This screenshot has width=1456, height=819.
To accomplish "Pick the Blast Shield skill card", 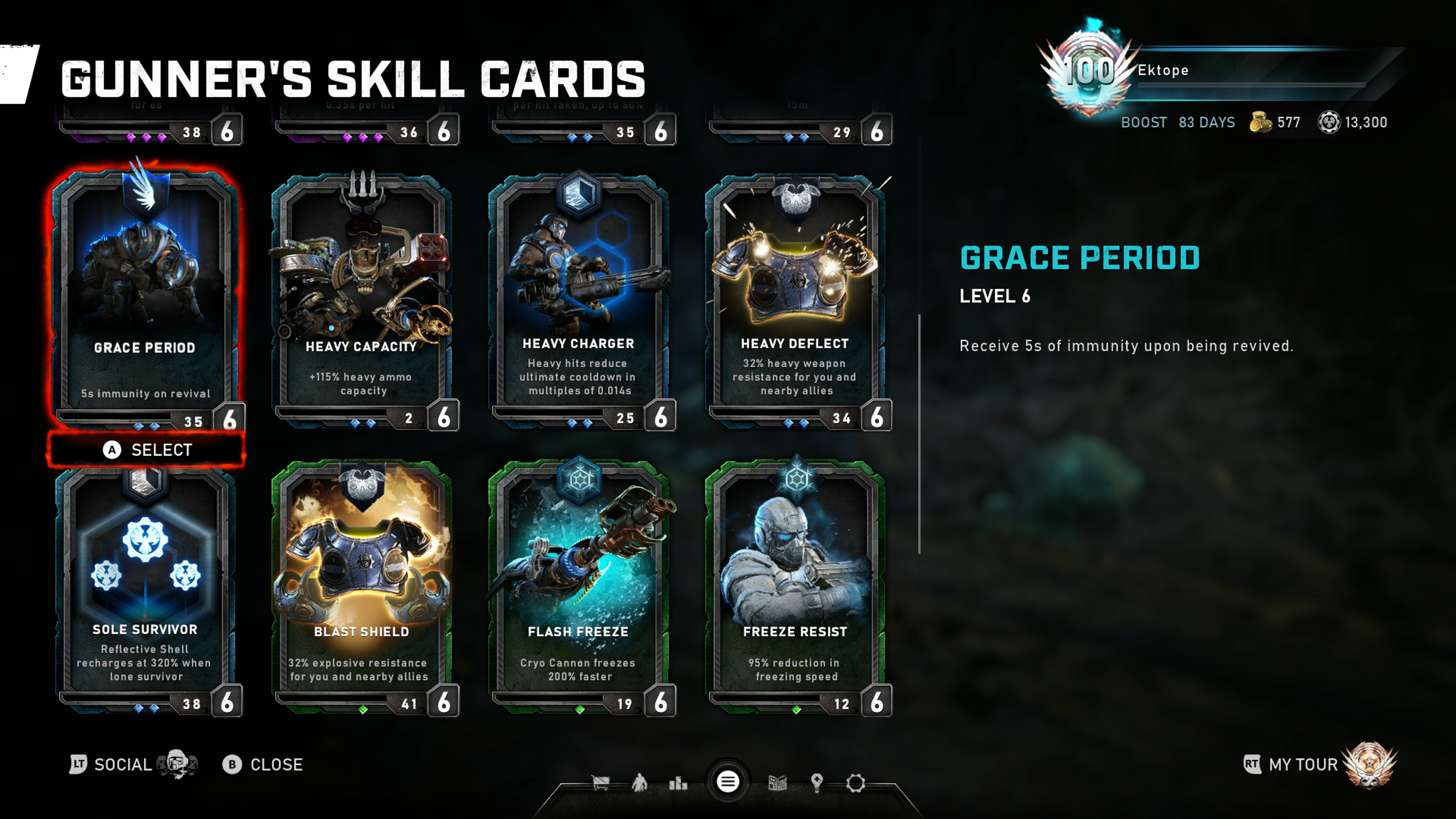I will pyautogui.click(x=362, y=588).
